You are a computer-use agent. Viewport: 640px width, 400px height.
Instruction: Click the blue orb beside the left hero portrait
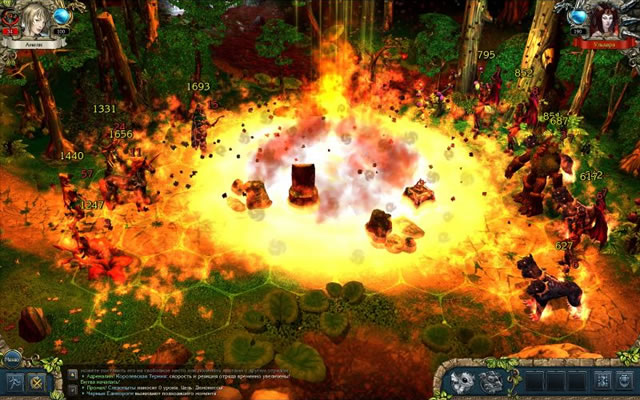(61, 17)
